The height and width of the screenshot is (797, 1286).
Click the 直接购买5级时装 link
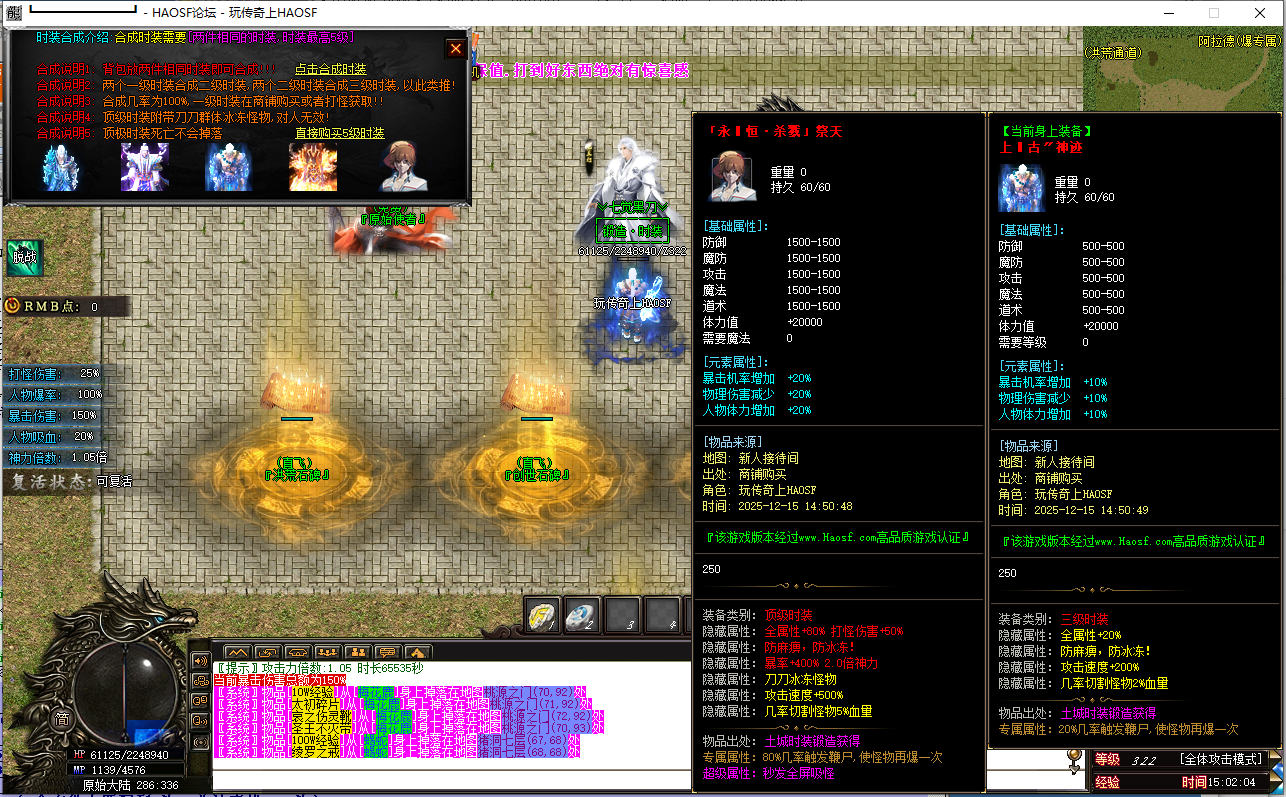[339, 133]
